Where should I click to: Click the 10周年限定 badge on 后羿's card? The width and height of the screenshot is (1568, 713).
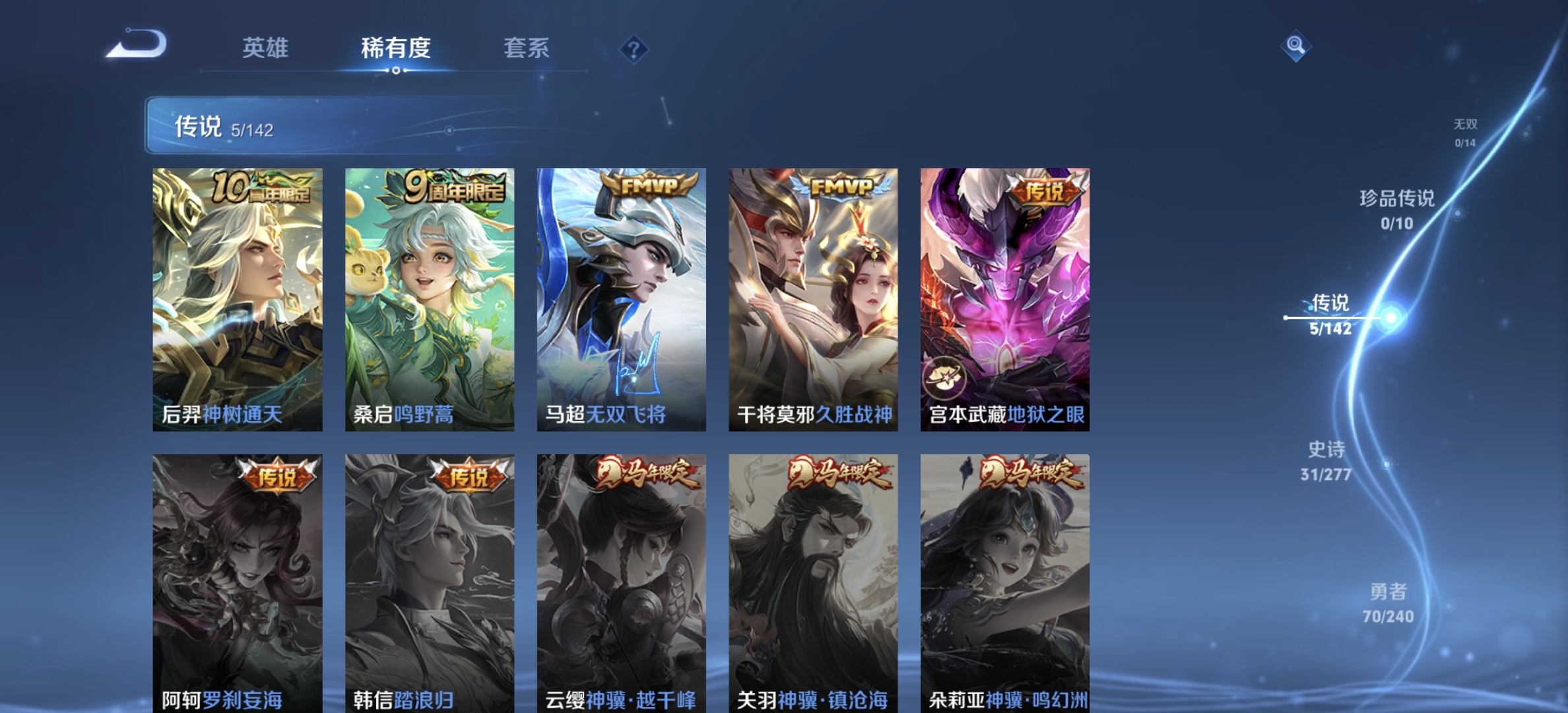click(256, 187)
